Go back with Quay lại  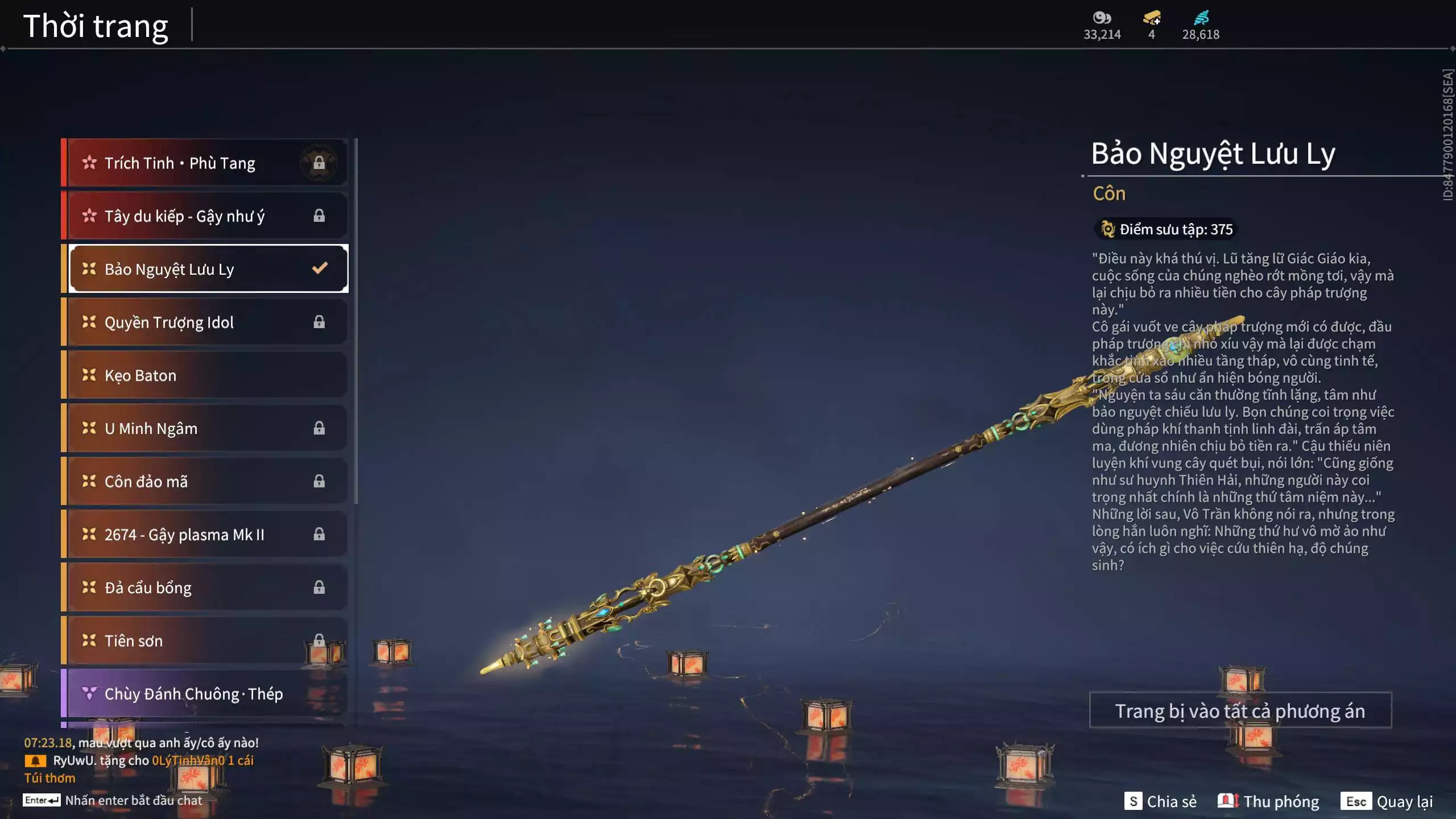[1387, 801]
